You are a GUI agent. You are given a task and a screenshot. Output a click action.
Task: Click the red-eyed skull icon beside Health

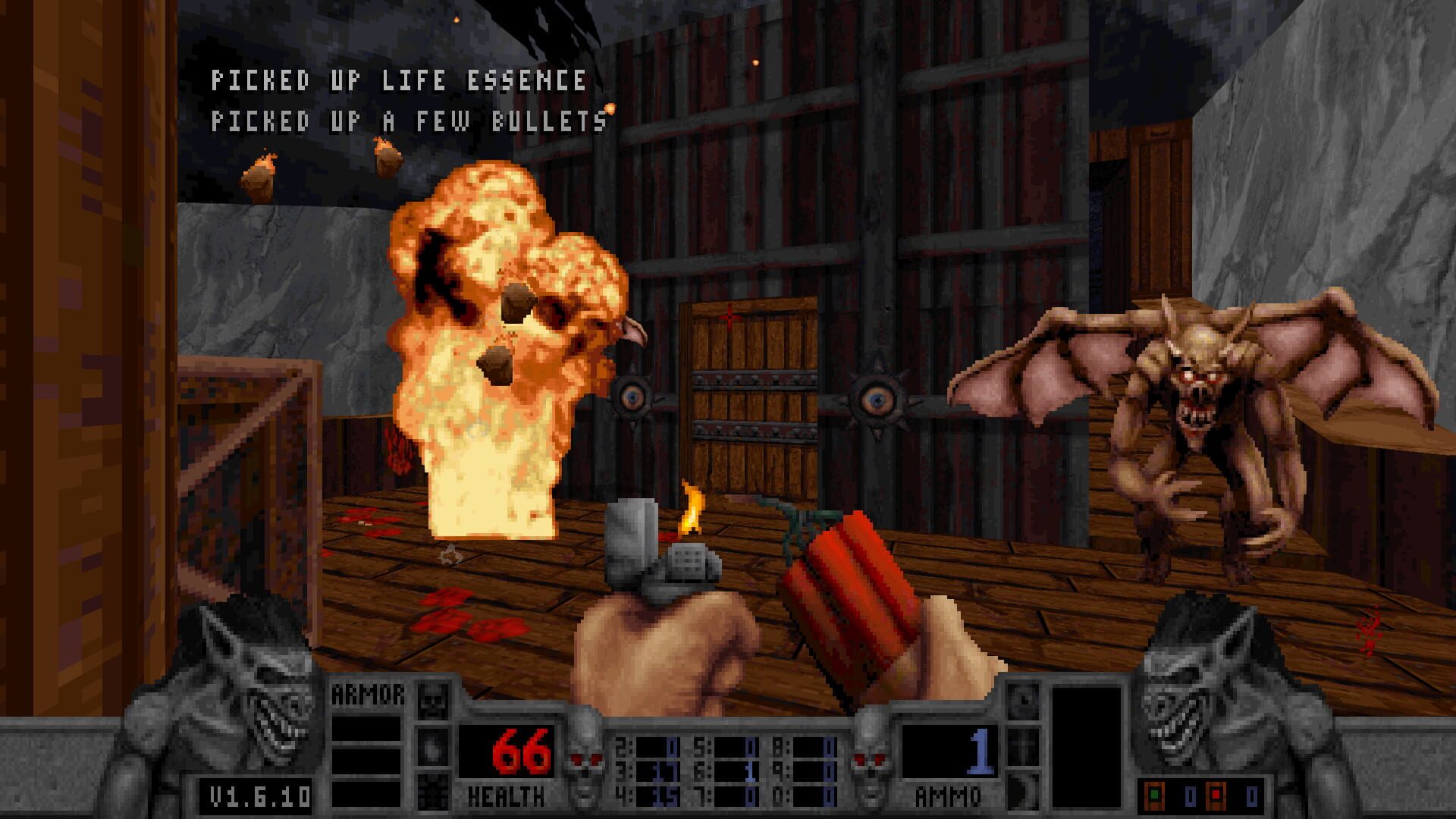tap(586, 759)
